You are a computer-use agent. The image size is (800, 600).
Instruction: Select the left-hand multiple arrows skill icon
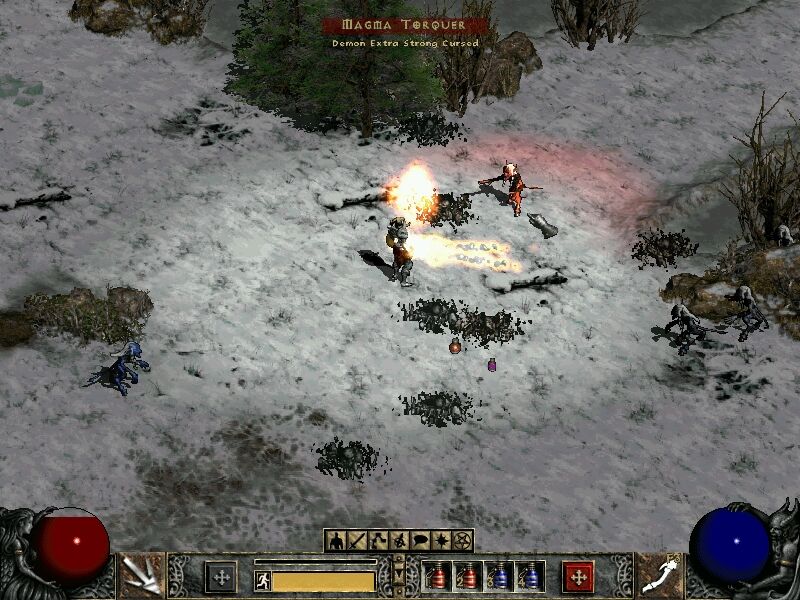(x=140, y=575)
